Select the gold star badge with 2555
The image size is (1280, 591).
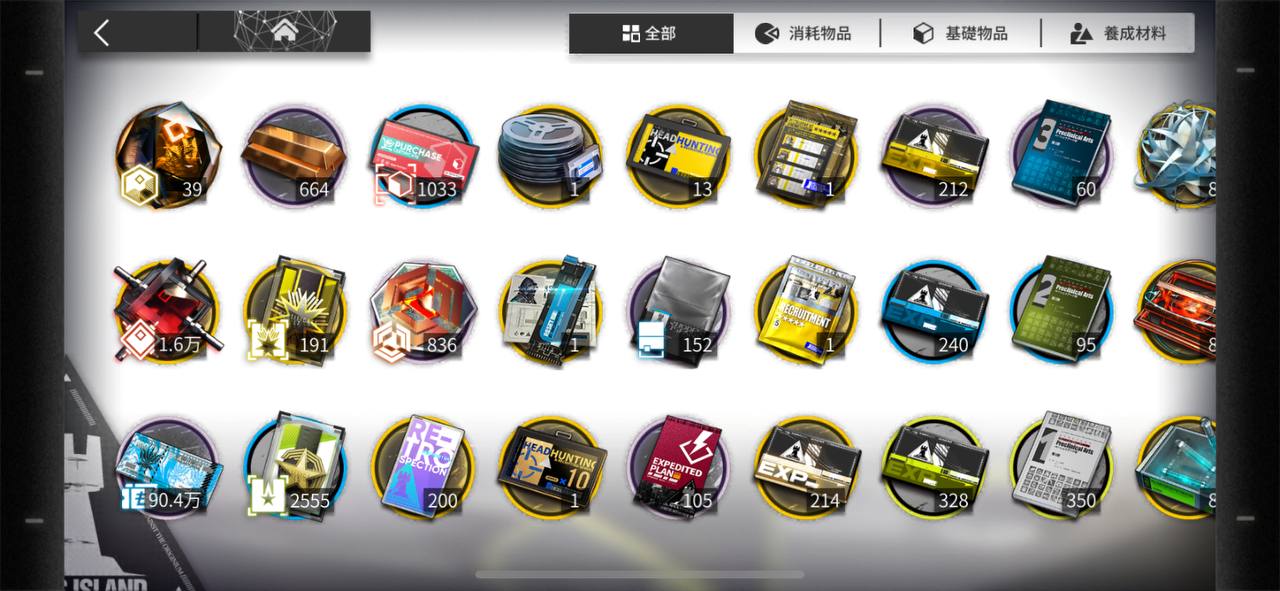(295, 465)
